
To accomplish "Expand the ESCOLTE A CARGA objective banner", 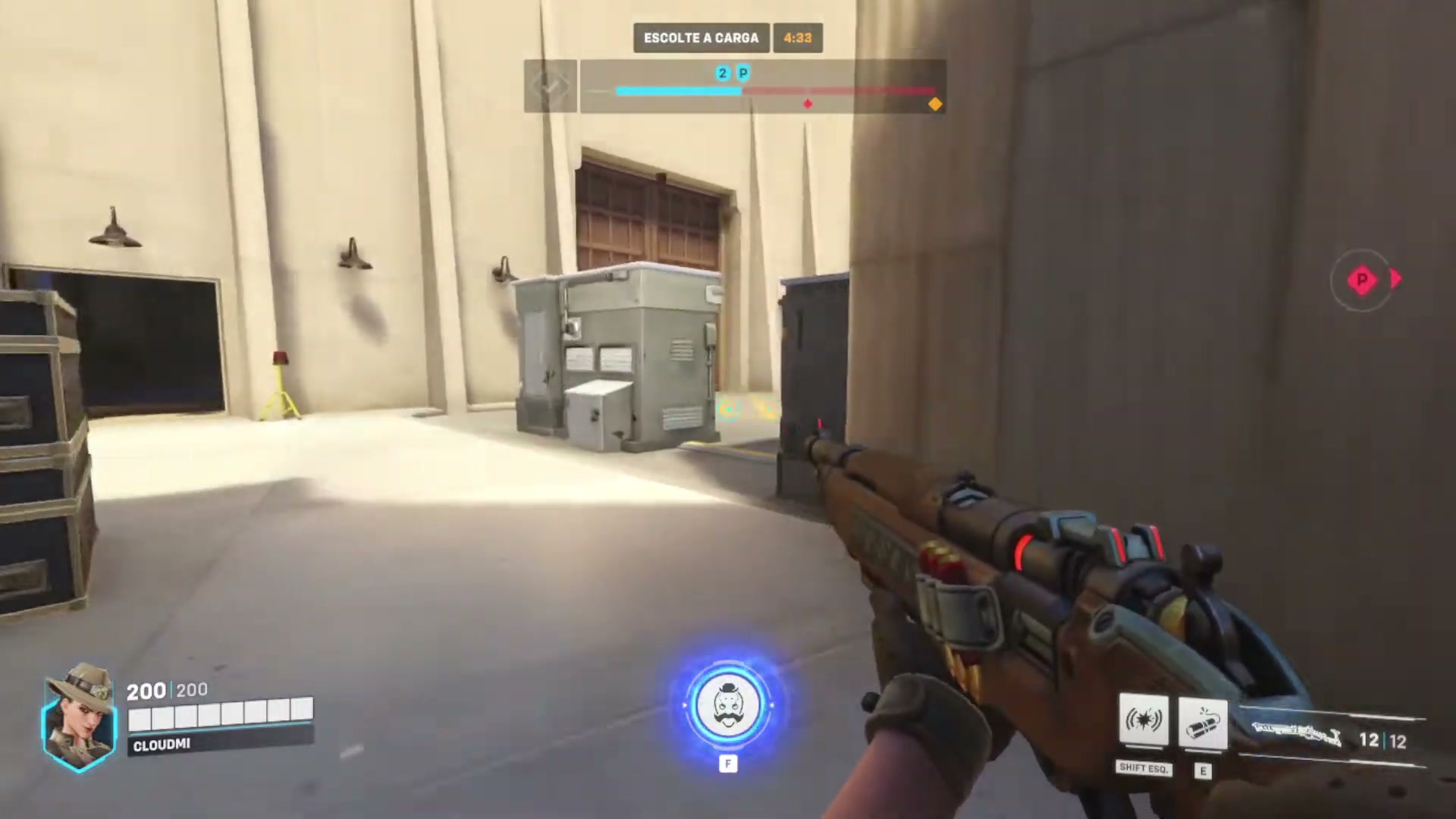I will 701,37.
